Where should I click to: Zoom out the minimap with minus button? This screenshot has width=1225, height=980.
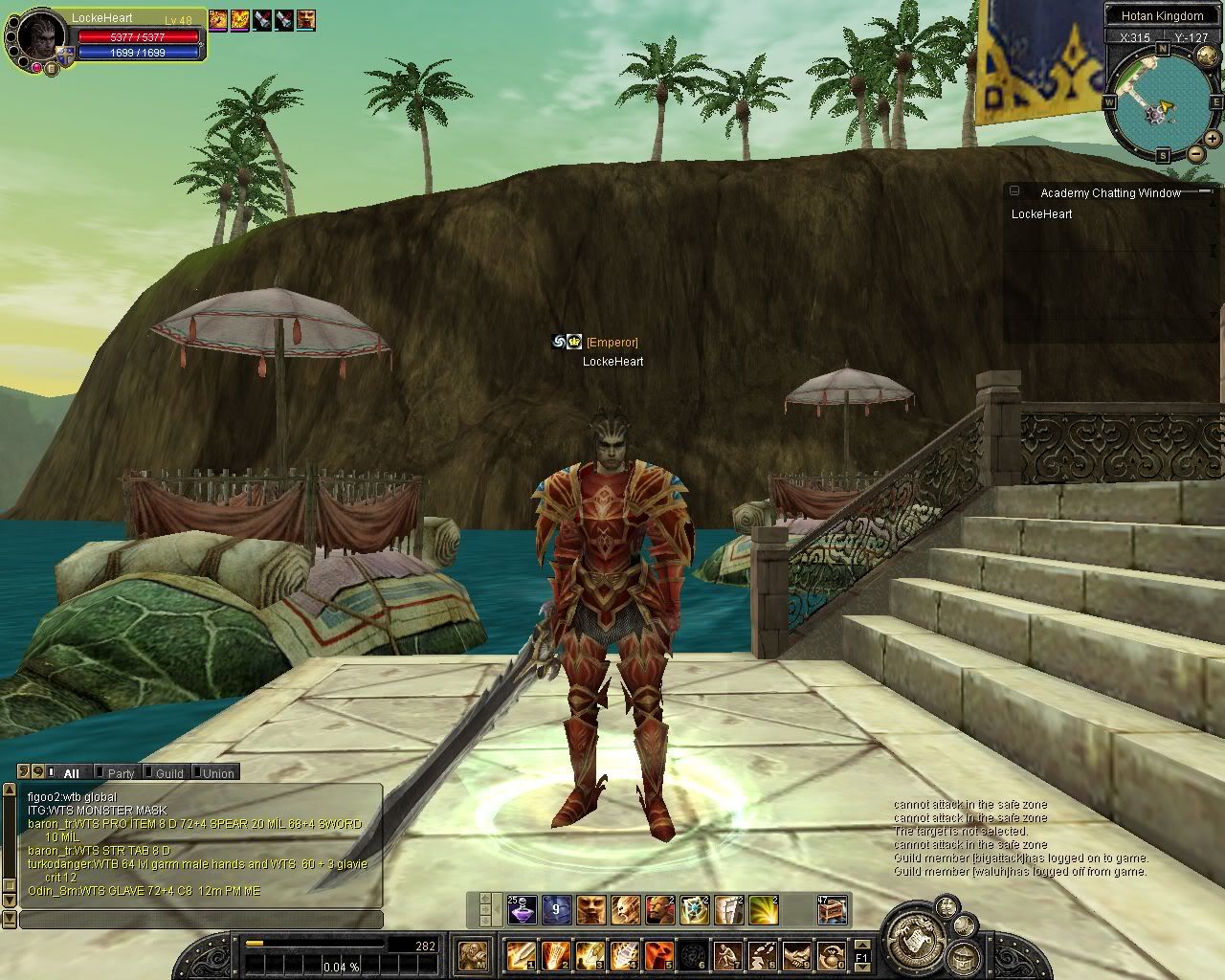[x=1195, y=154]
